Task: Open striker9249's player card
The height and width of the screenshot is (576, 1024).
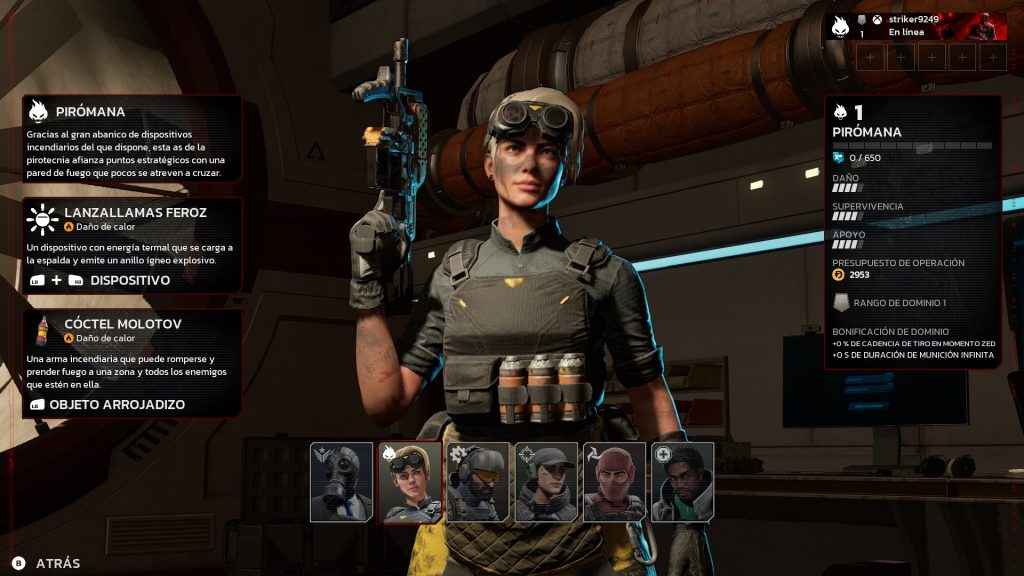Action: 914,26
